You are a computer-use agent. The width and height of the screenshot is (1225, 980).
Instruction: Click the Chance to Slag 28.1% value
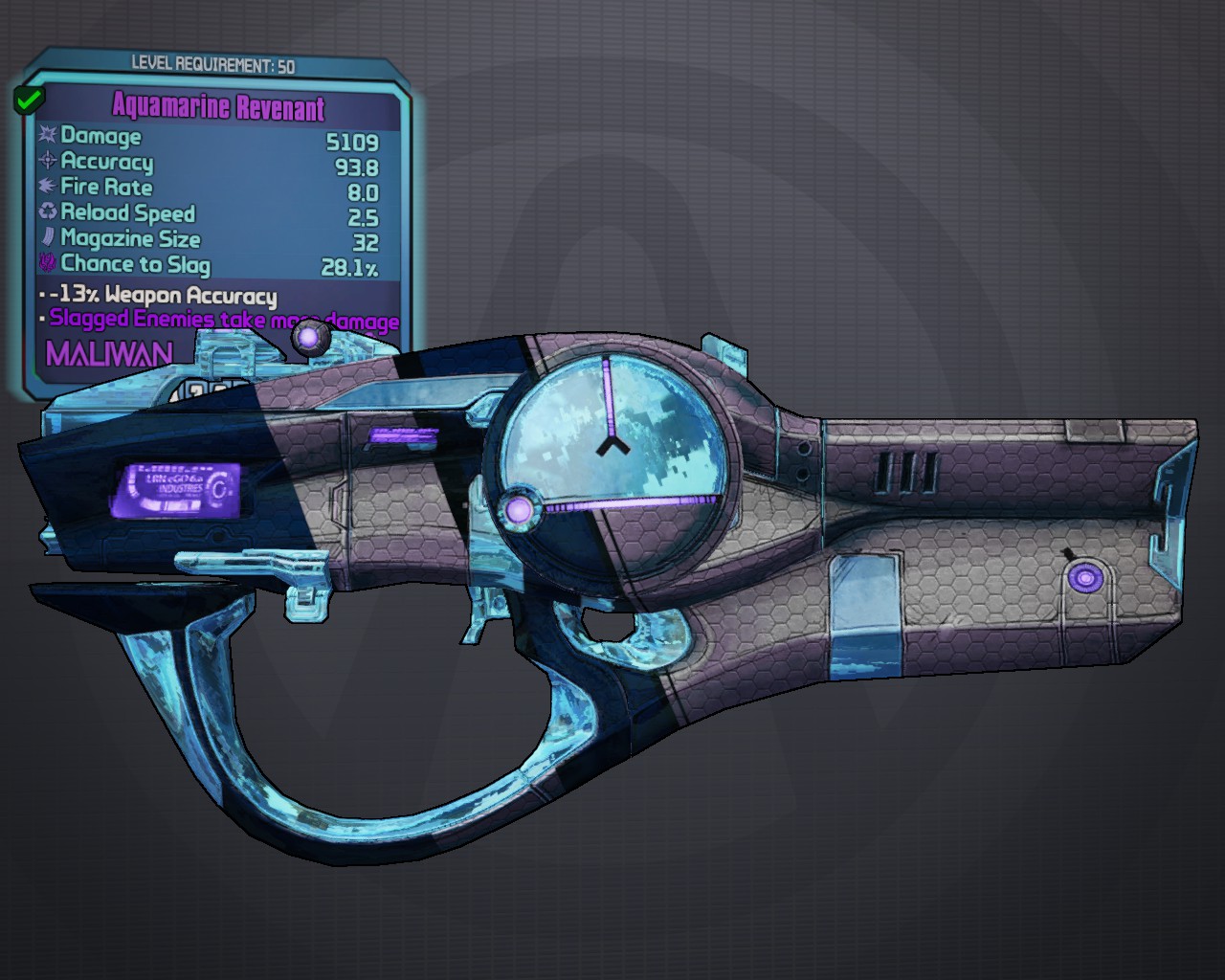(x=351, y=265)
